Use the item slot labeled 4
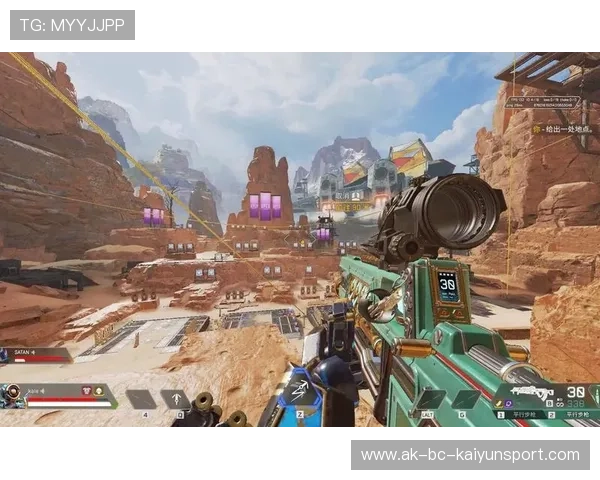The width and height of the screenshot is (600, 480). pyautogui.click(x=141, y=399)
